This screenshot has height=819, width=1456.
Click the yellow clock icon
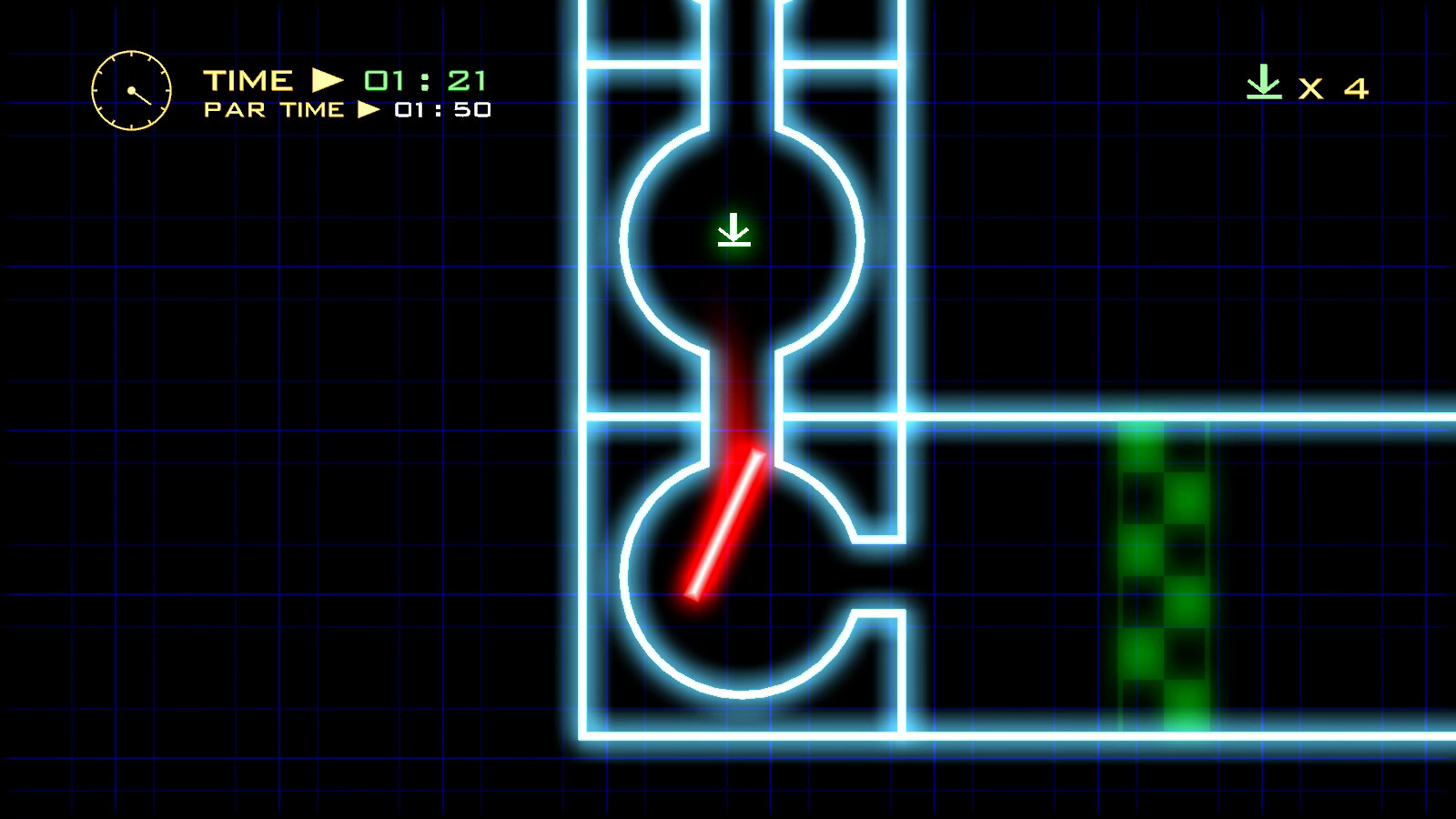[x=131, y=90]
